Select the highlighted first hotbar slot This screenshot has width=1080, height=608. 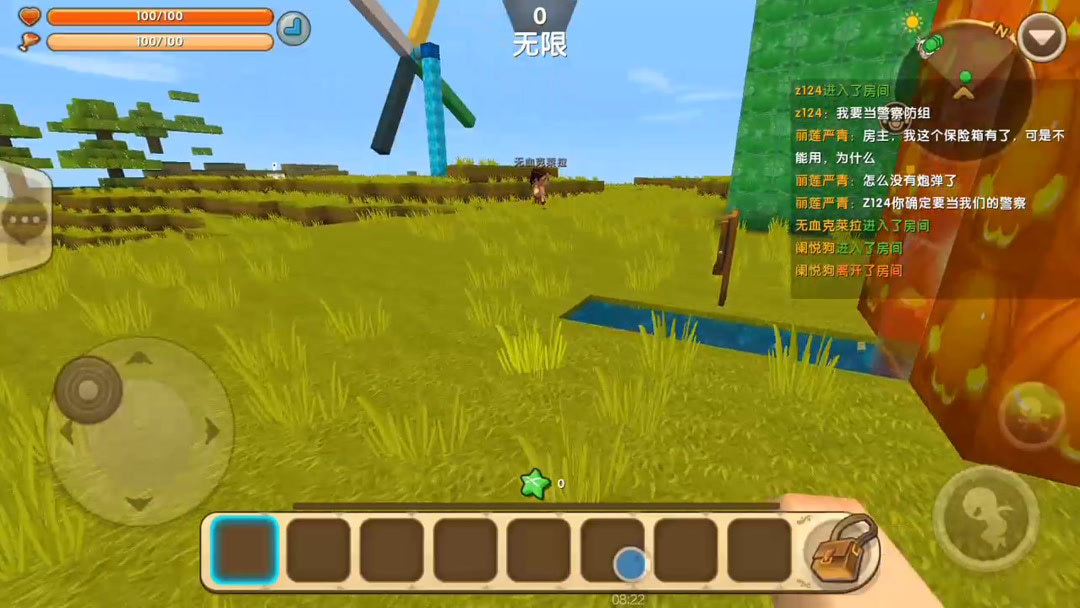pyautogui.click(x=244, y=550)
